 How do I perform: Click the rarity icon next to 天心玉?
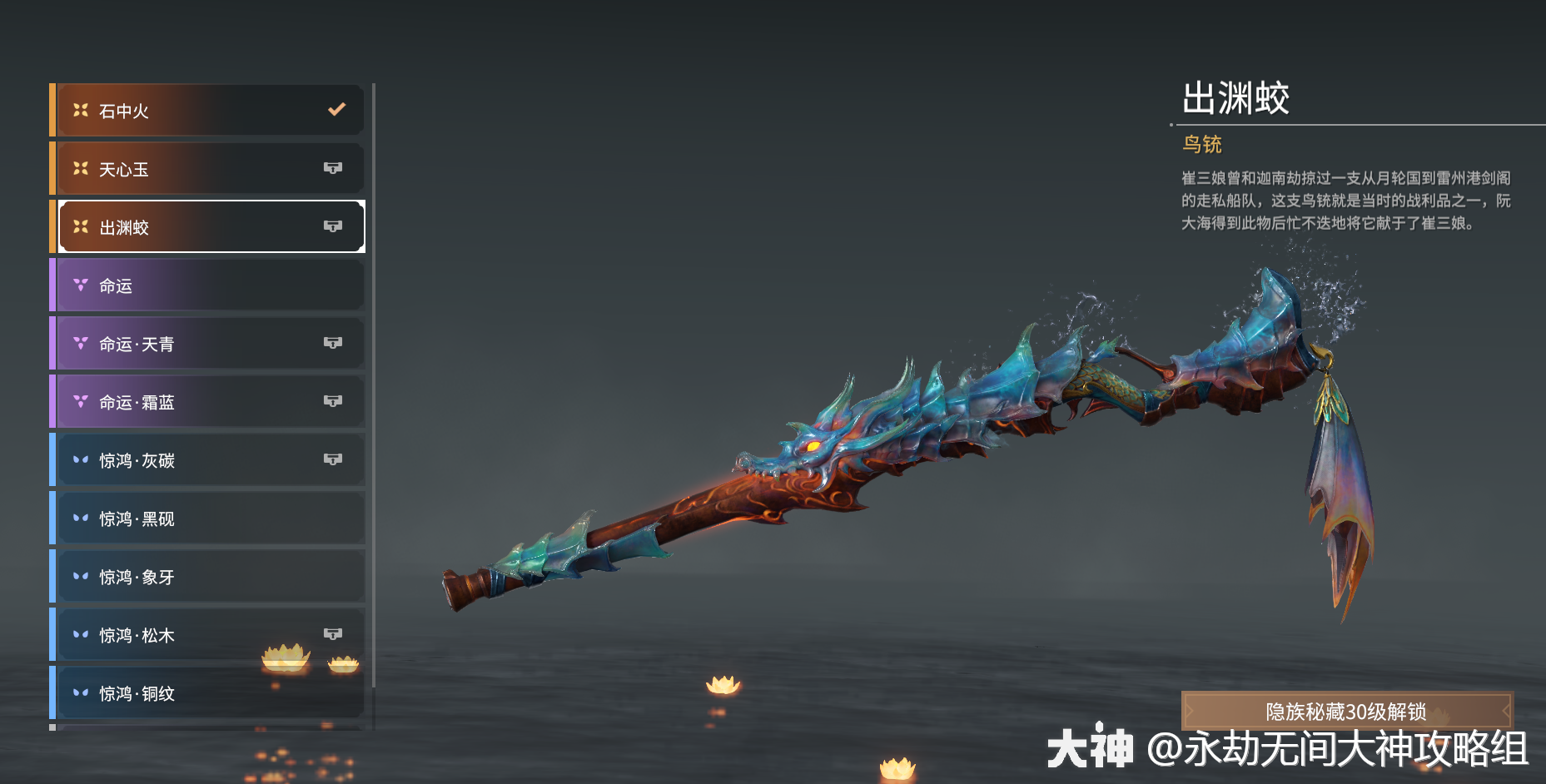[x=80, y=168]
